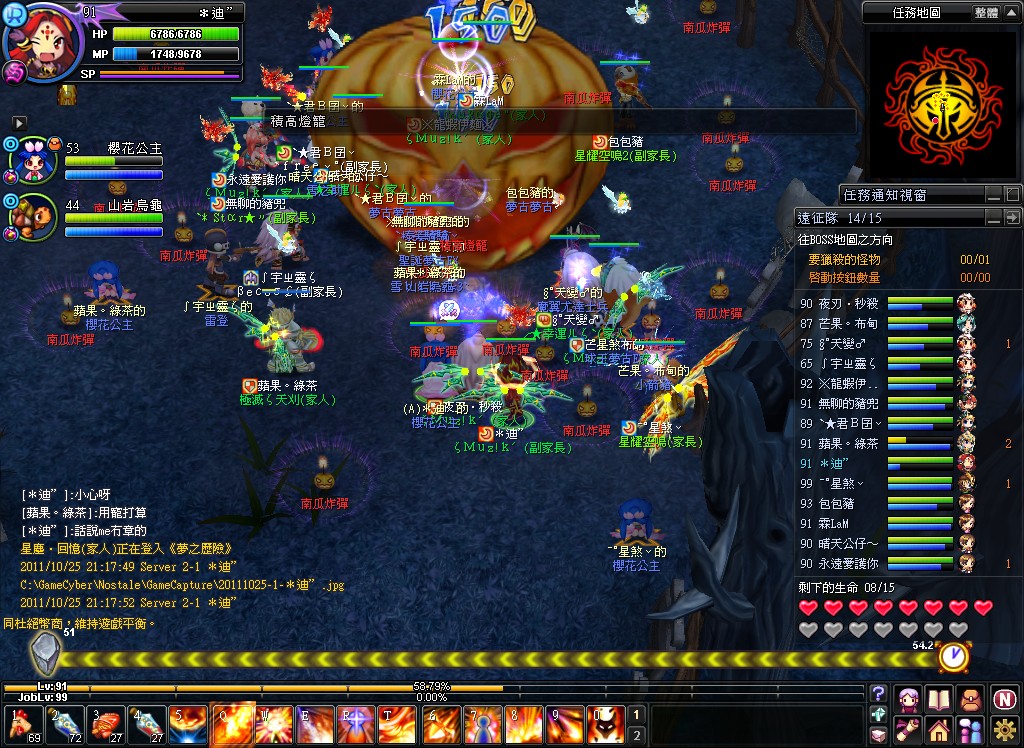Select the 櫻花公主 pet portrait
The width and height of the screenshot is (1024, 748).
31,160
